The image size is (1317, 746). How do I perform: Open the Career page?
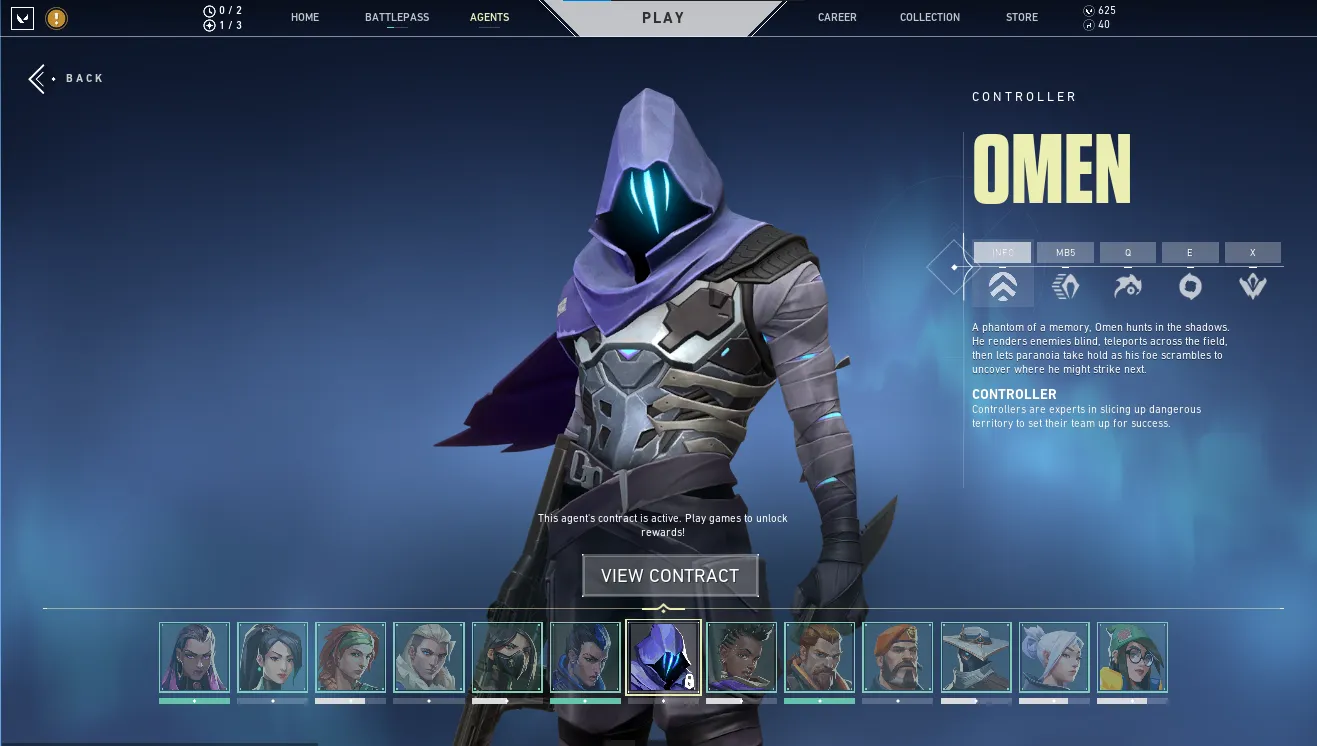837,17
